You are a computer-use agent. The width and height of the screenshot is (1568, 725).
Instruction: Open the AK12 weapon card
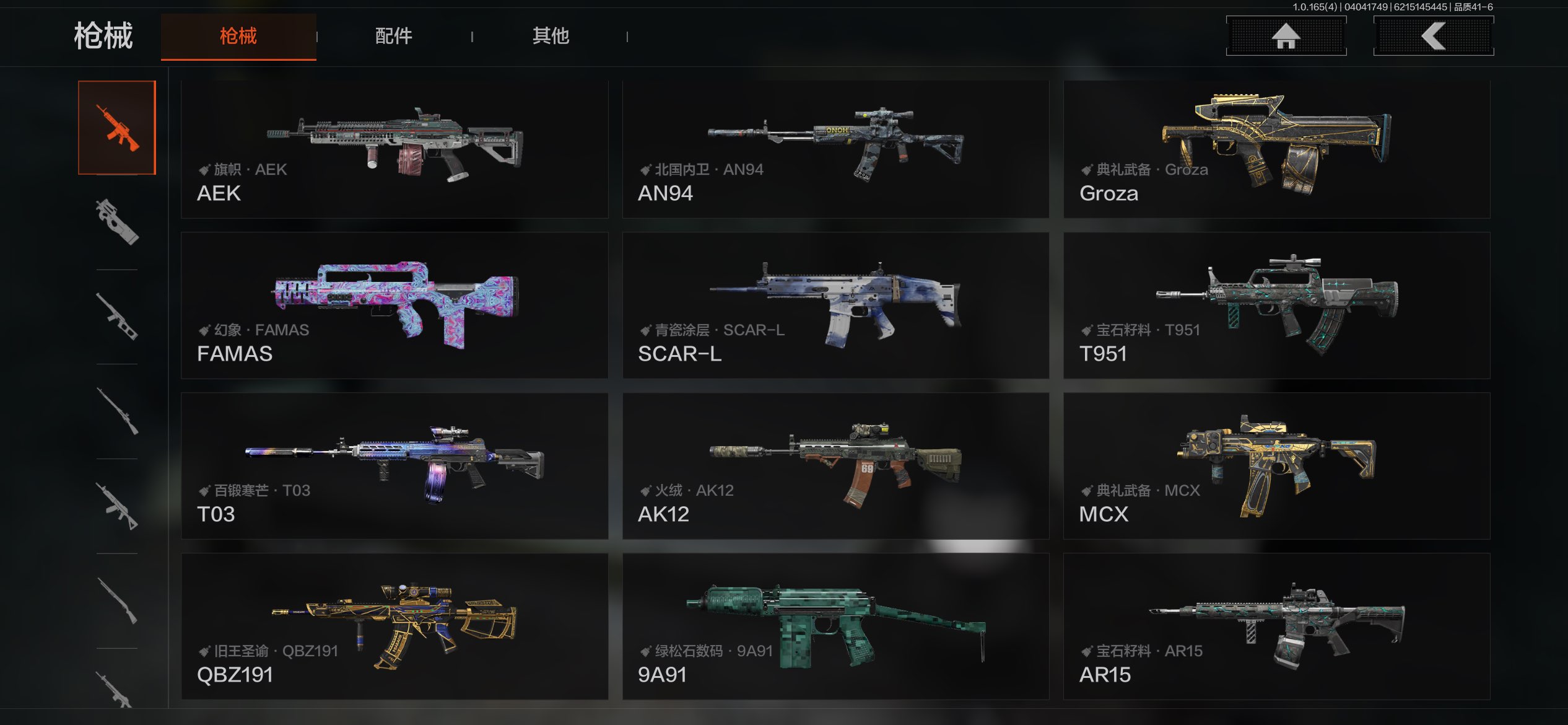[x=835, y=466]
